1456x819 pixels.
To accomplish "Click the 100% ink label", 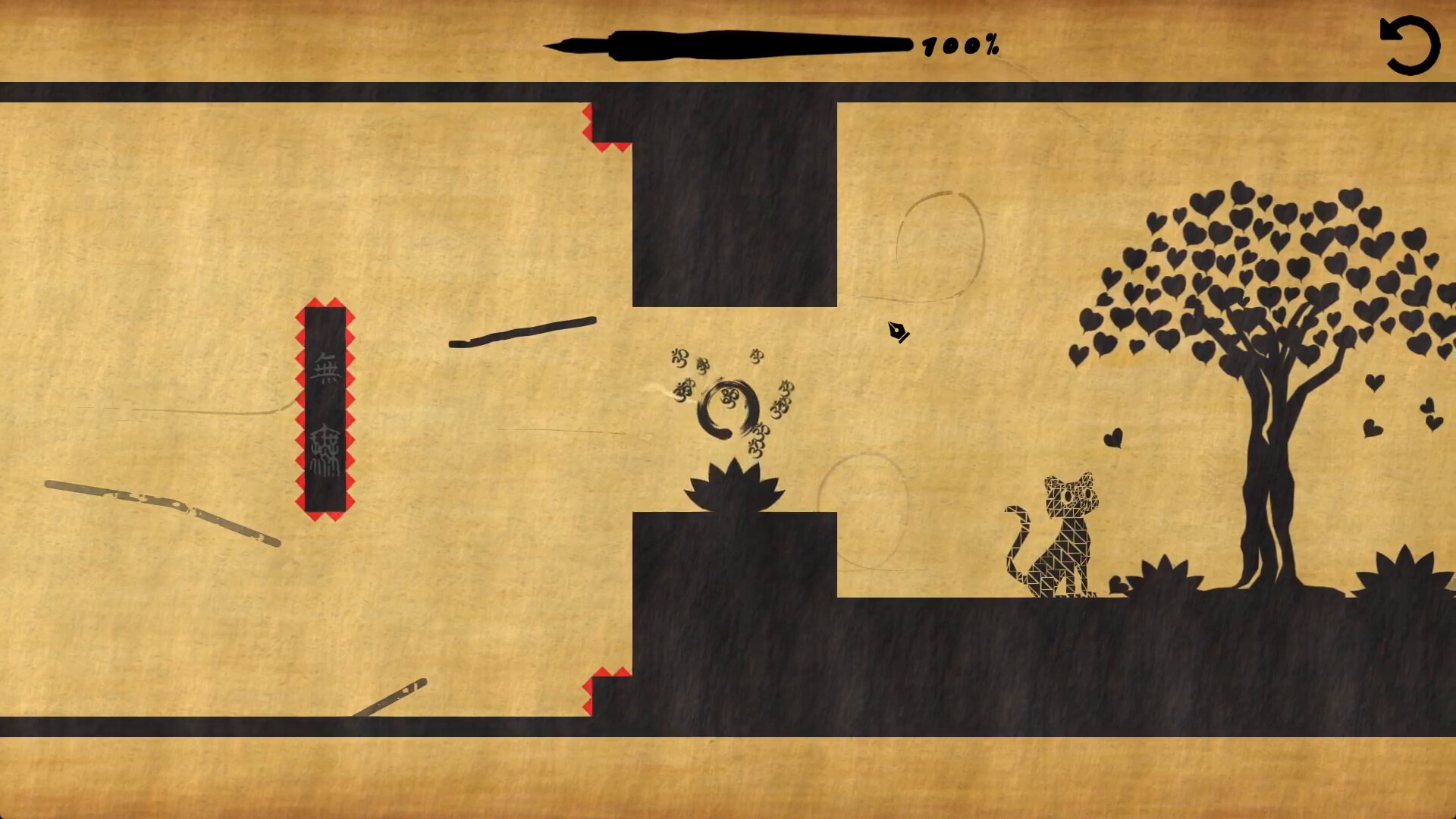I will pos(959,45).
